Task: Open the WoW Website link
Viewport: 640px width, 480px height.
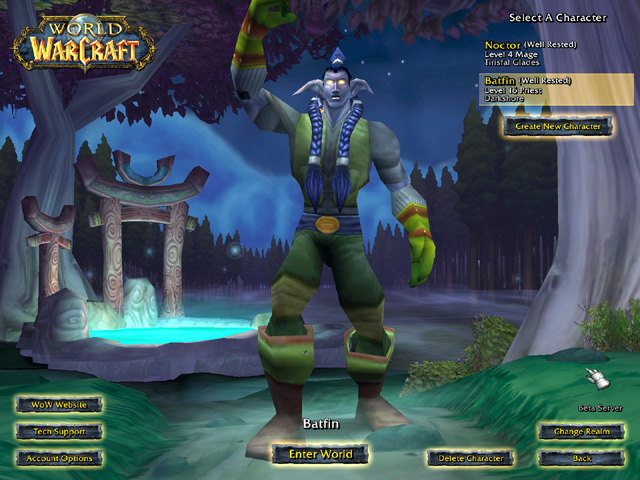Action: [59, 405]
